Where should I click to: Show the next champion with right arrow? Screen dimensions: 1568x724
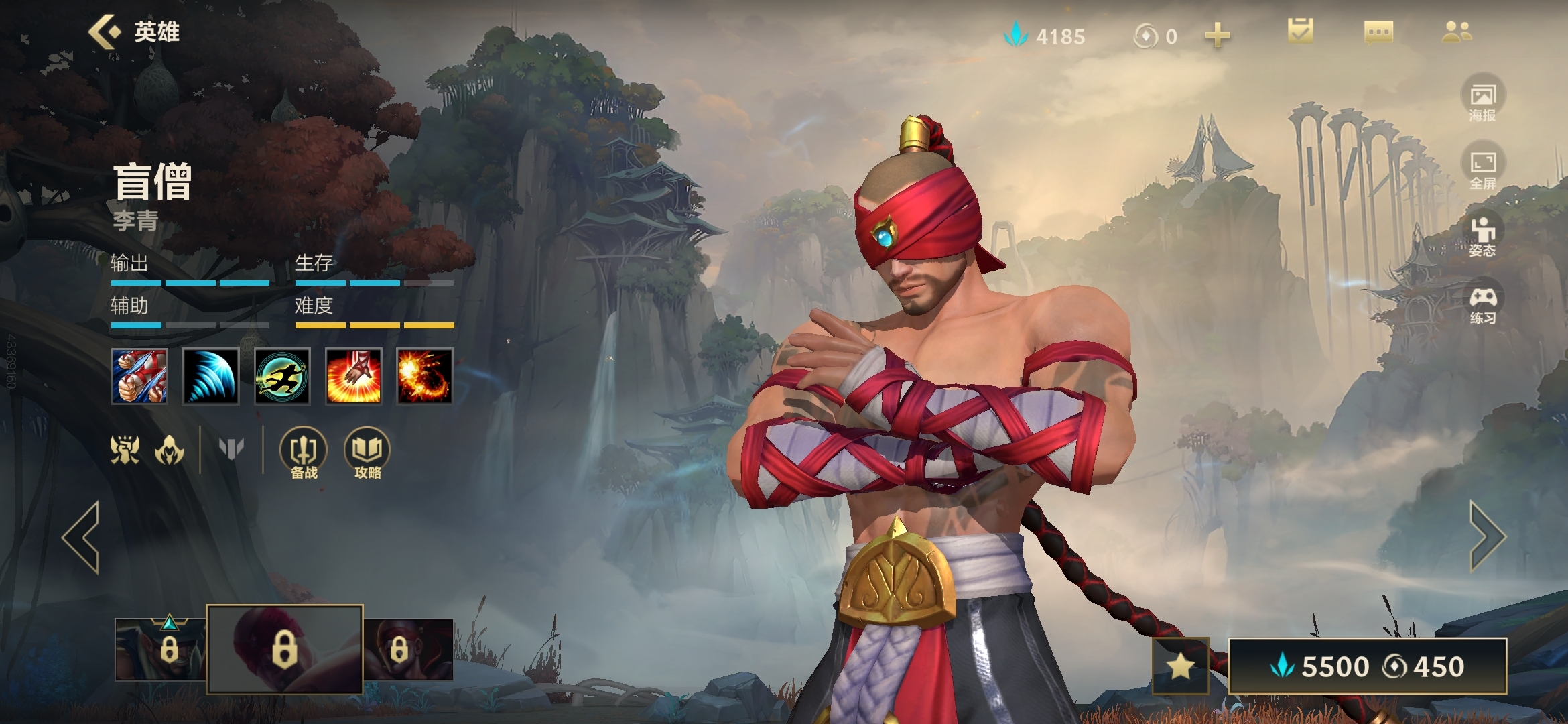pos(1487,537)
